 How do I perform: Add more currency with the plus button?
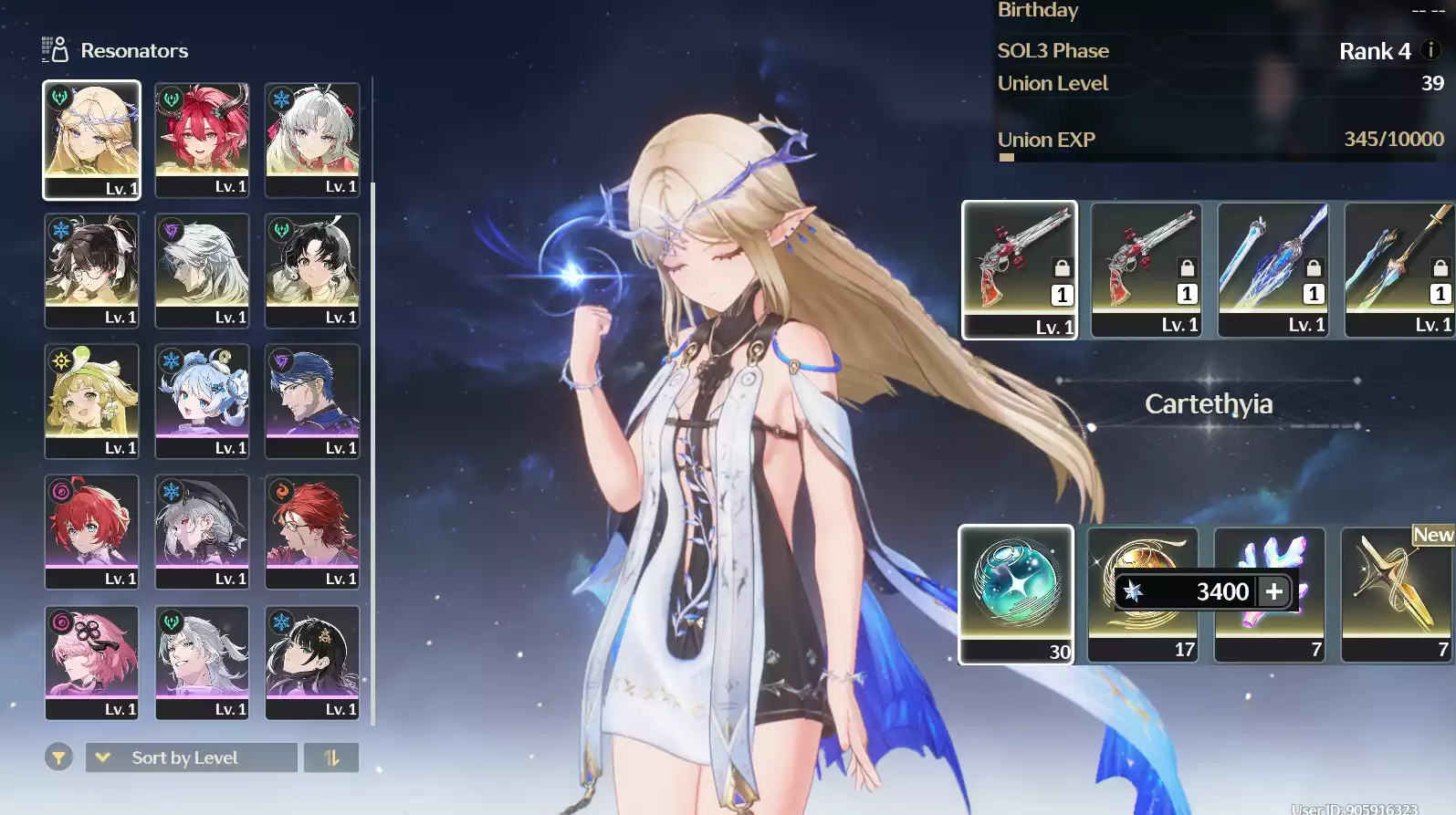[x=1274, y=591]
